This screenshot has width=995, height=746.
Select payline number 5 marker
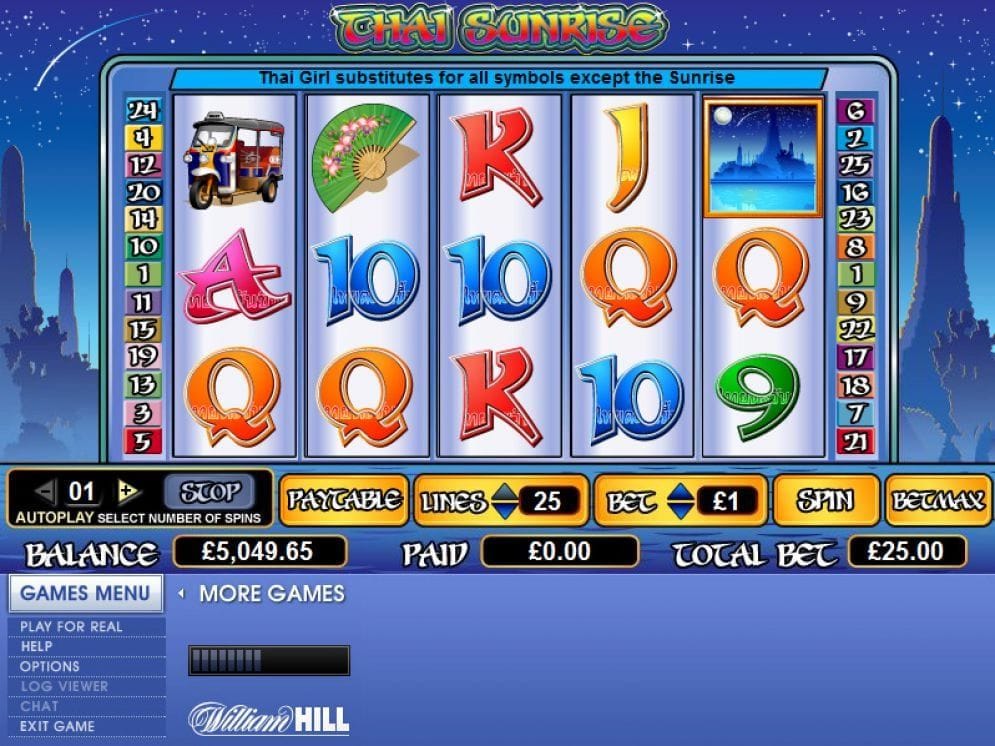(x=142, y=440)
